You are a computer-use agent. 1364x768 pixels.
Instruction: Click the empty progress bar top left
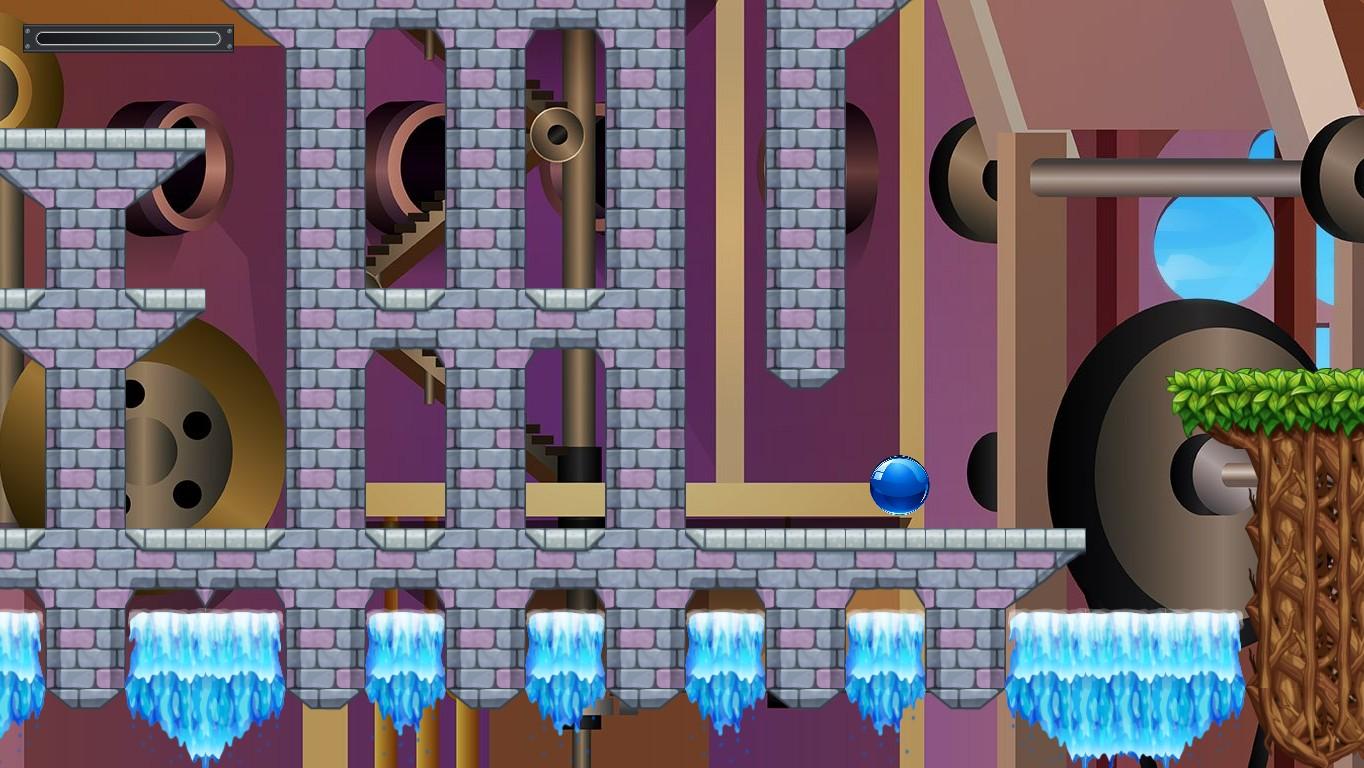tap(127, 38)
